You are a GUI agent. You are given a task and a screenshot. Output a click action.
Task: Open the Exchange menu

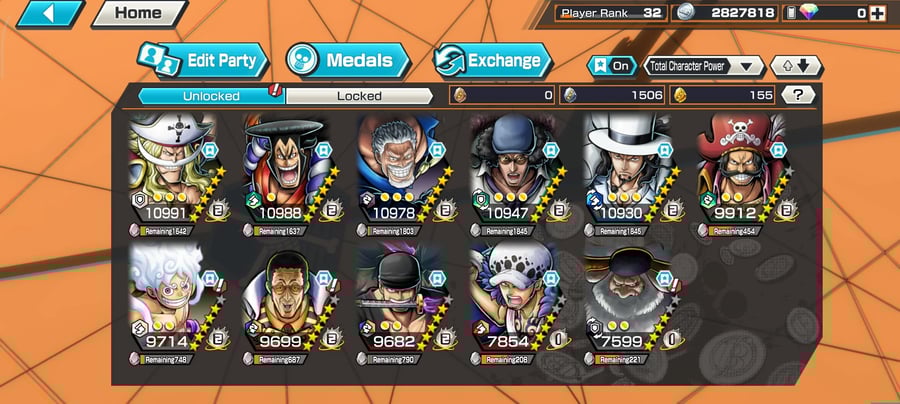[x=492, y=60]
